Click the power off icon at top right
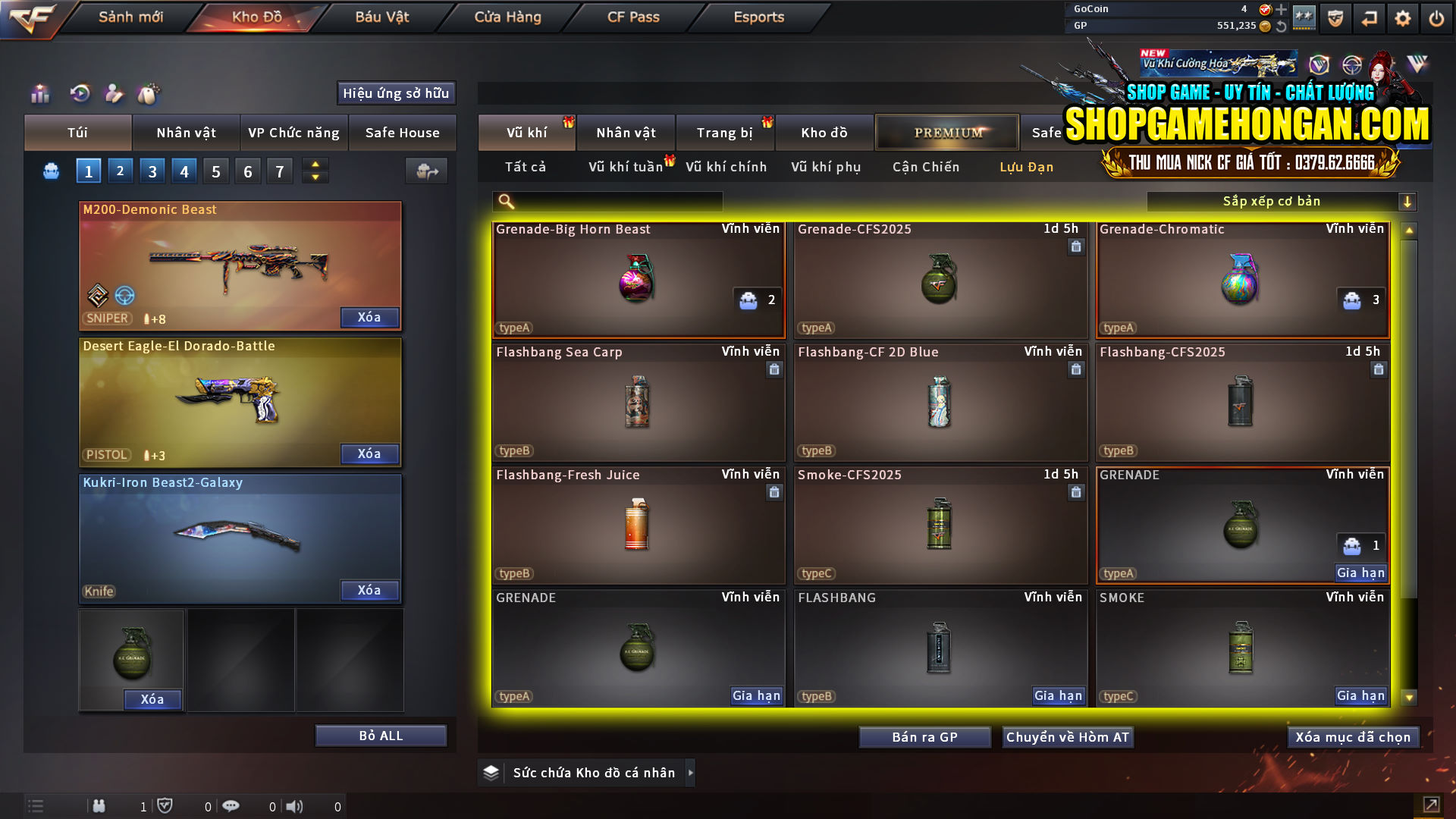Screen dimensions: 1456x819 click(x=1436, y=17)
